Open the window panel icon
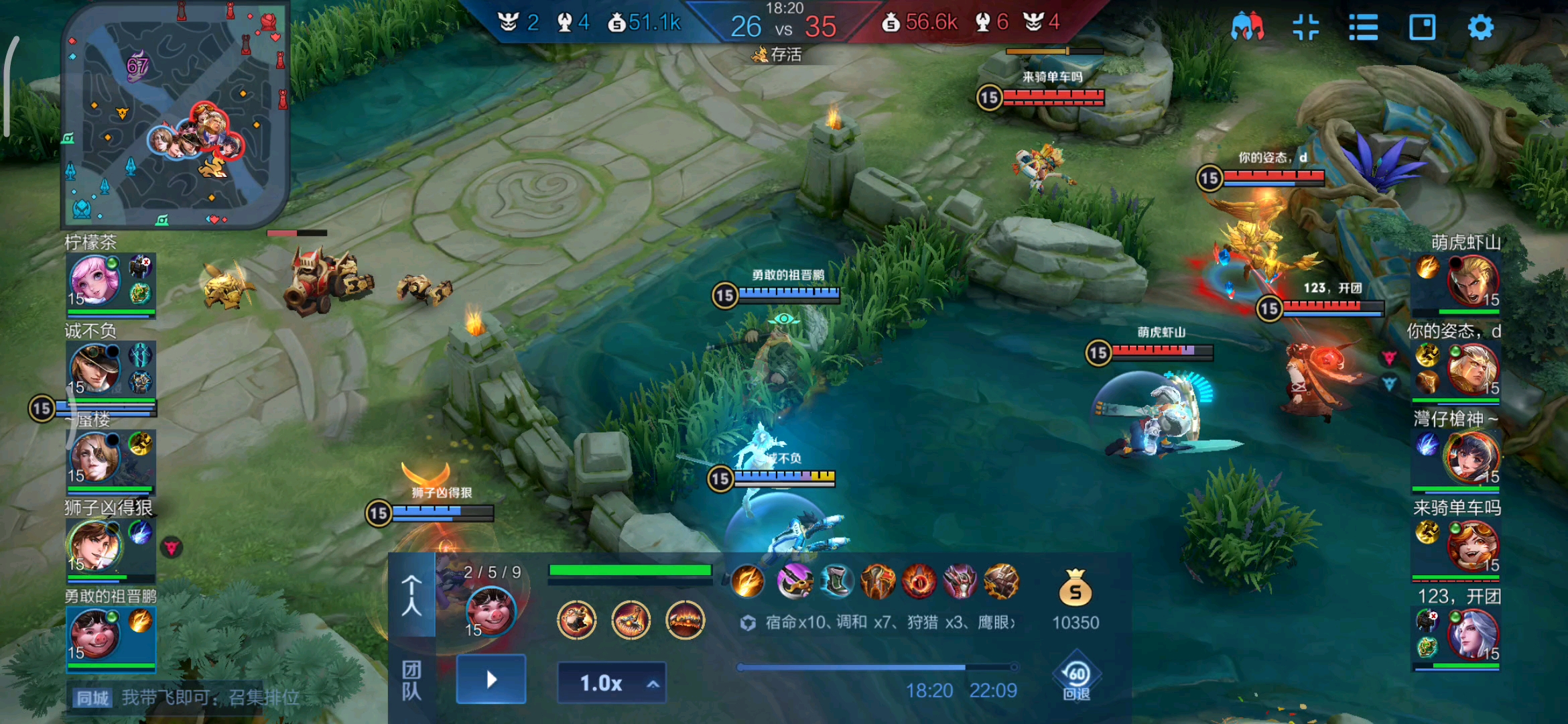 1422,27
